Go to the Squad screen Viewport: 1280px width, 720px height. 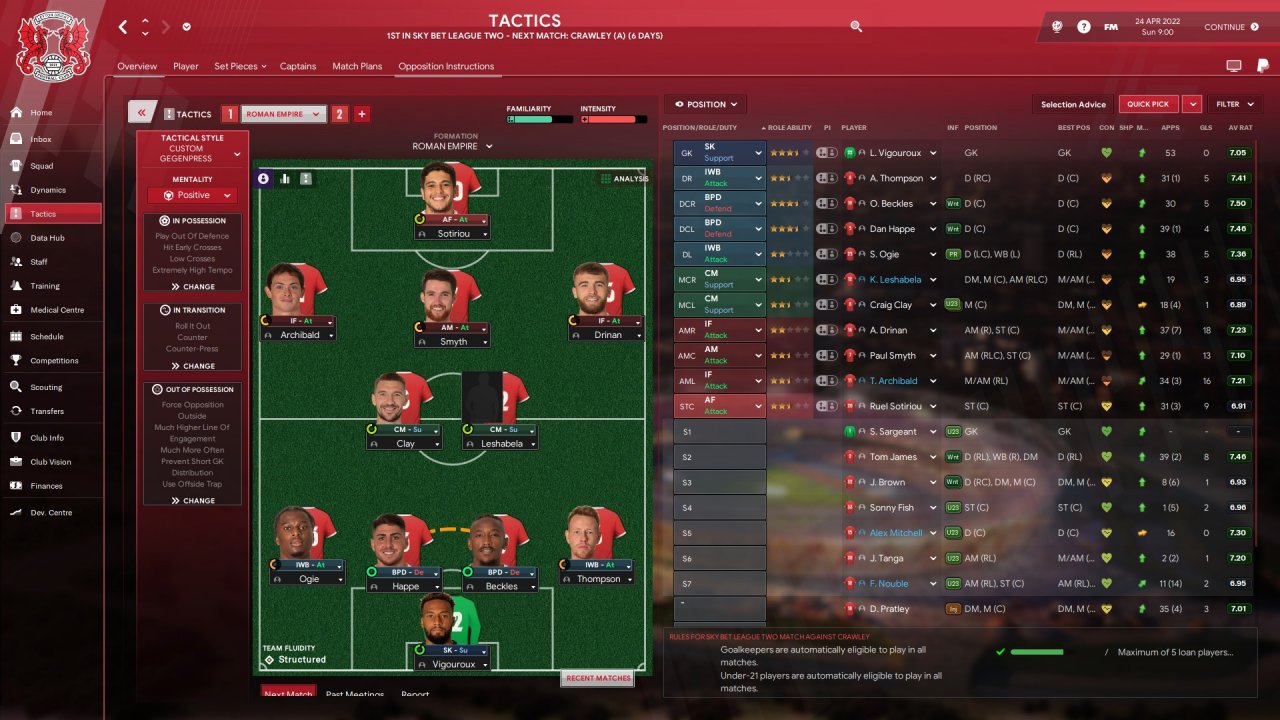(x=41, y=165)
